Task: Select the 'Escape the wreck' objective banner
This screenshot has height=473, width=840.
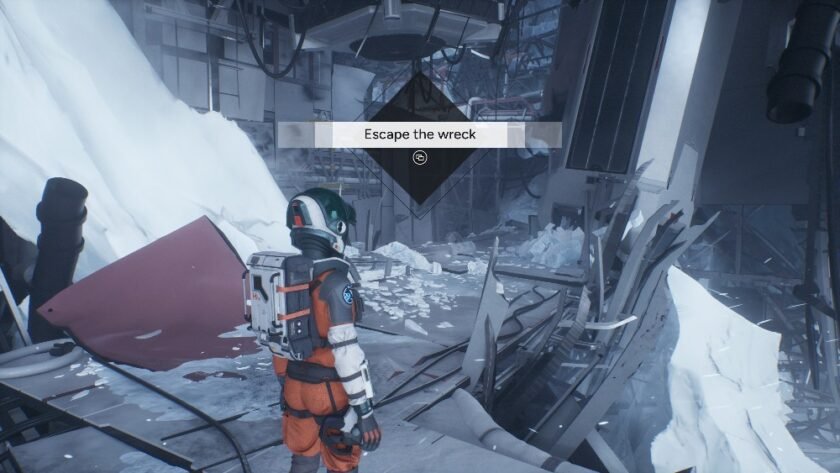Action: click(420, 134)
